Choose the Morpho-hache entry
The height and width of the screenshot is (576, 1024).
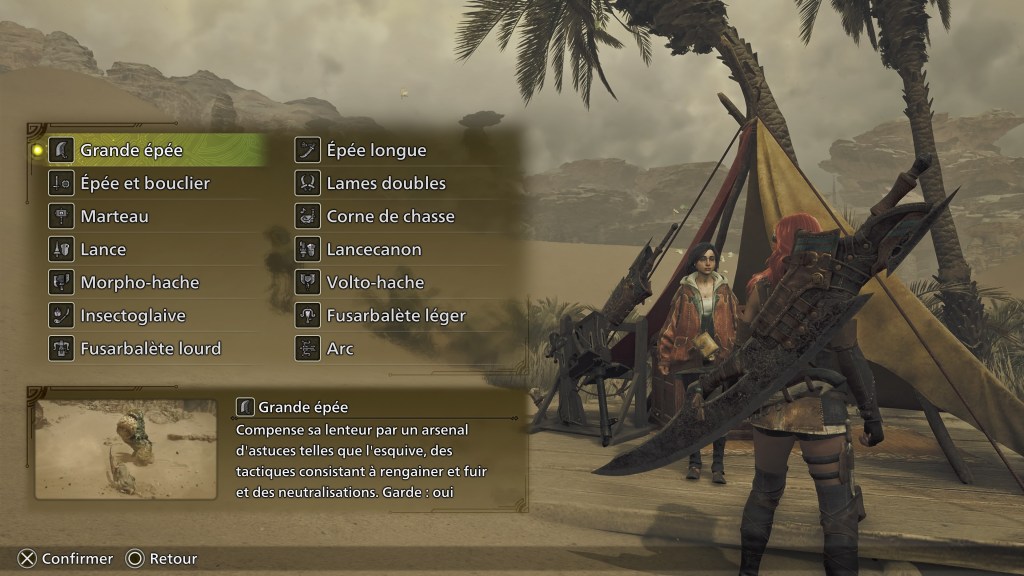click(139, 282)
